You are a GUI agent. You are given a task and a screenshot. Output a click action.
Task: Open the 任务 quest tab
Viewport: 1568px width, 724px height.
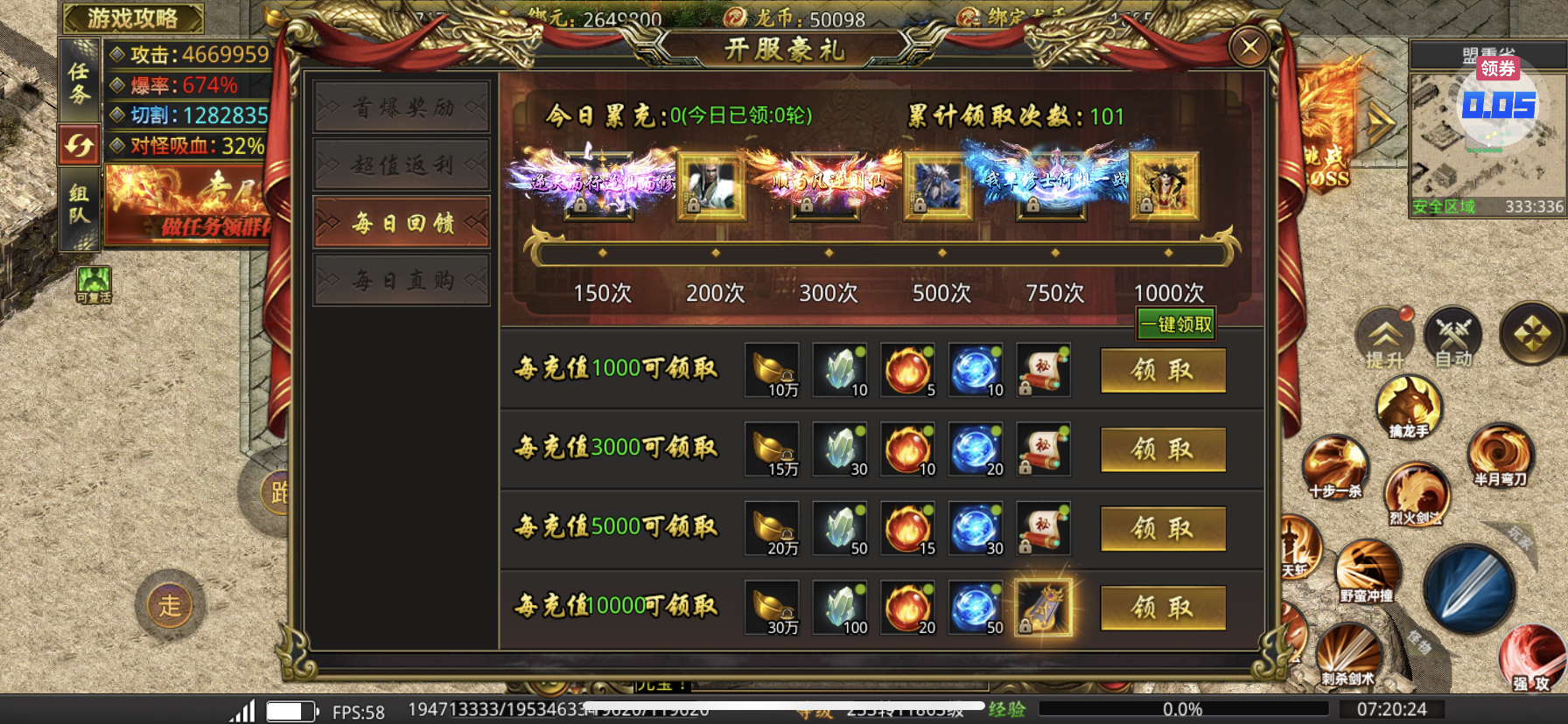pyautogui.click(x=80, y=82)
